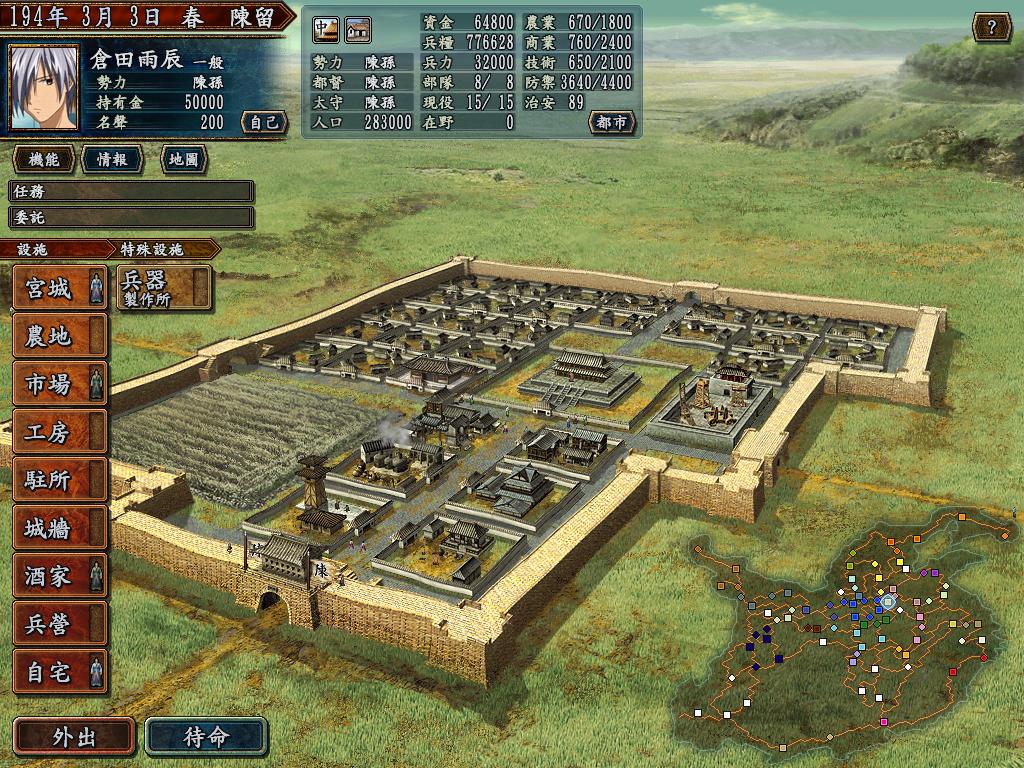Screen dimensions: 1024x768
Task: Open the 機能 function menu
Action: [x=44, y=160]
